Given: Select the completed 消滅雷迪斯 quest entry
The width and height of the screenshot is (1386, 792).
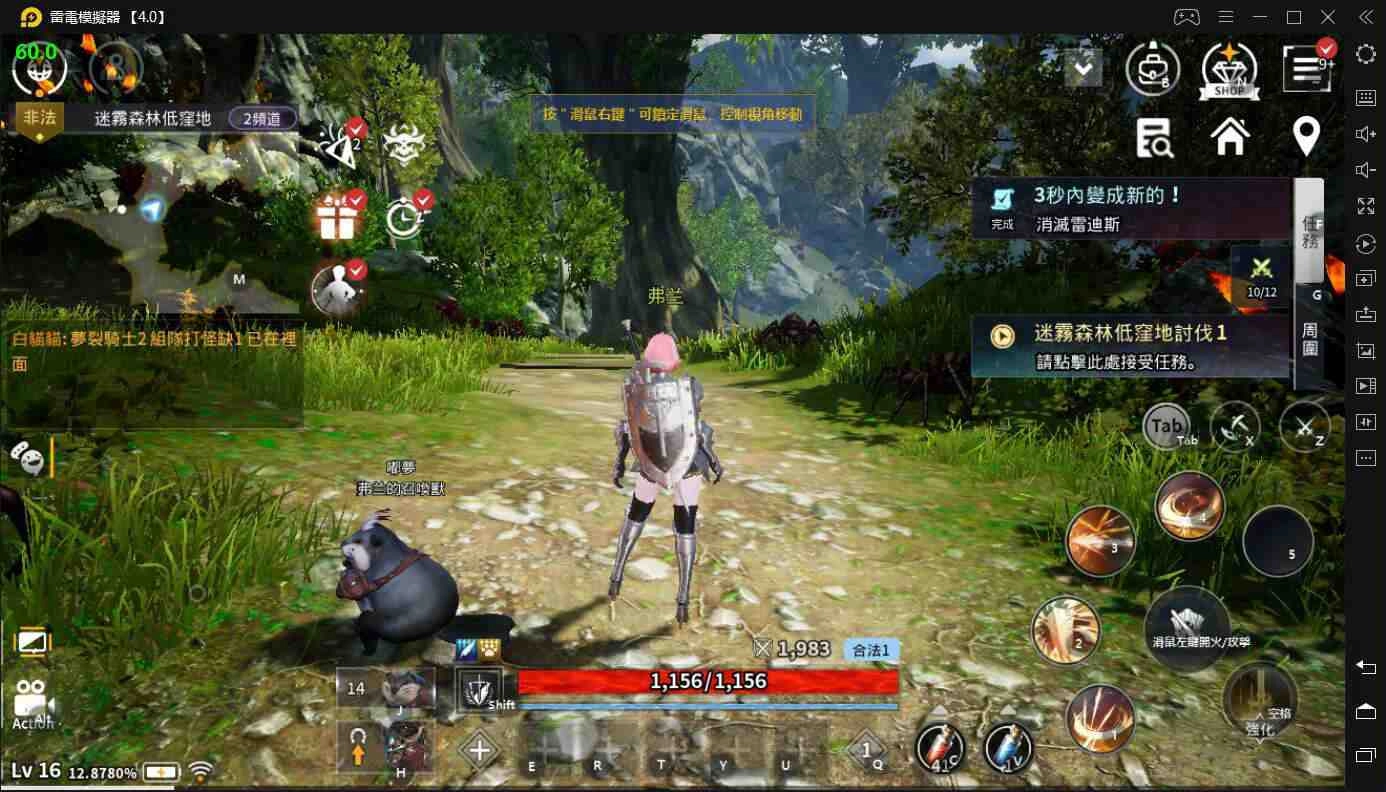Looking at the screenshot, I should tap(1130, 208).
